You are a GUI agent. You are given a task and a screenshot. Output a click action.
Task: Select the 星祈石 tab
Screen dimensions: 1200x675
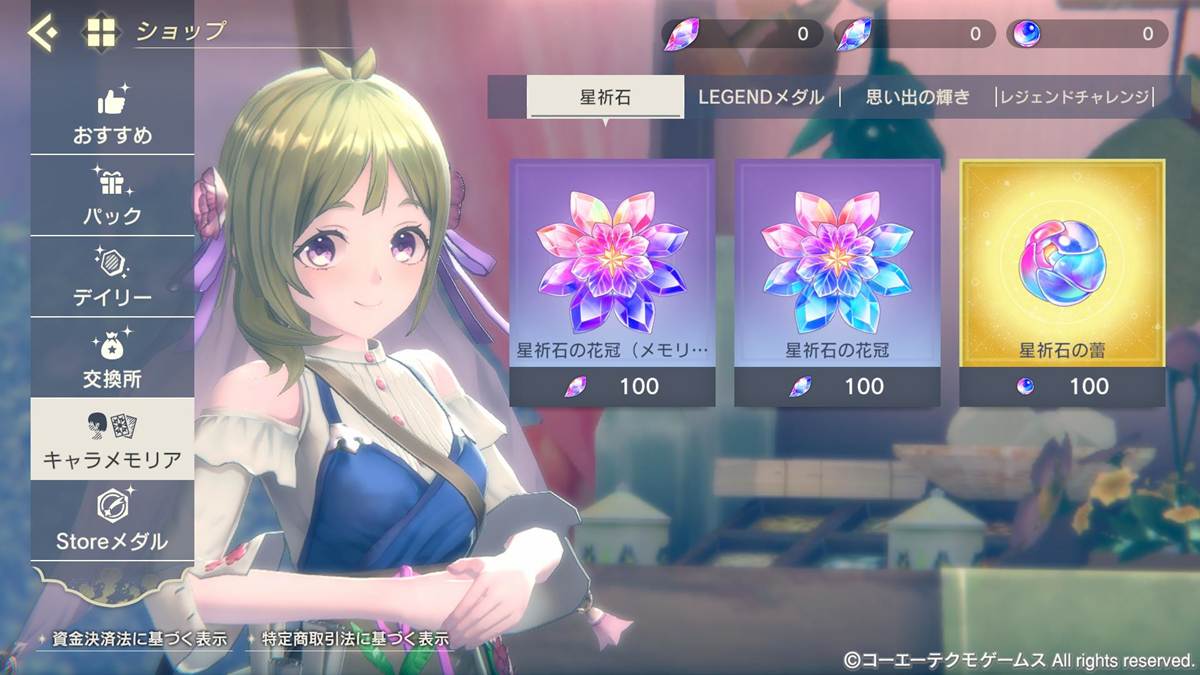(605, 97)
